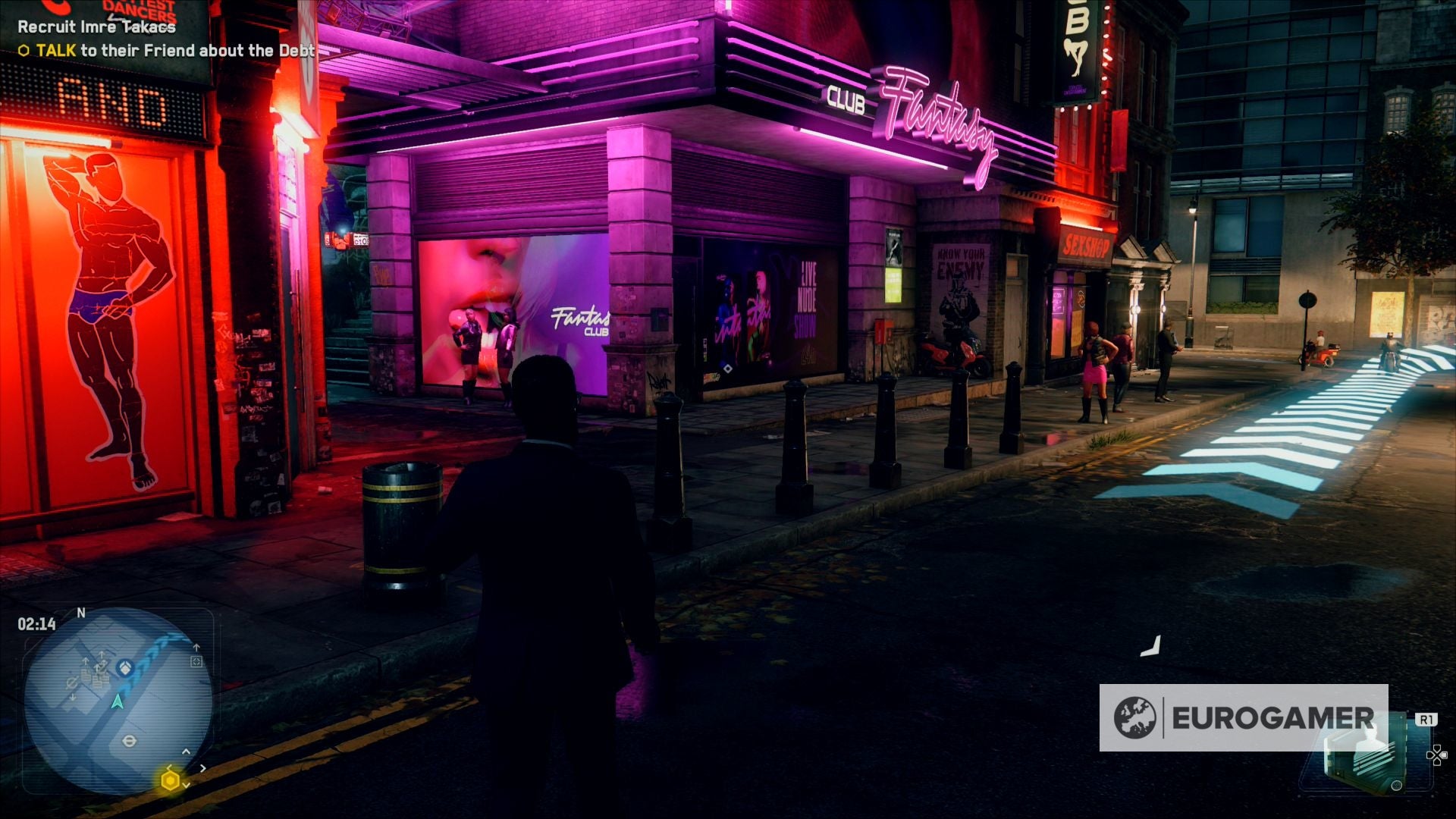The height and width of the screenshot is (819, 1456).
Task: Open the circular minimap
Action: (118, 701)
